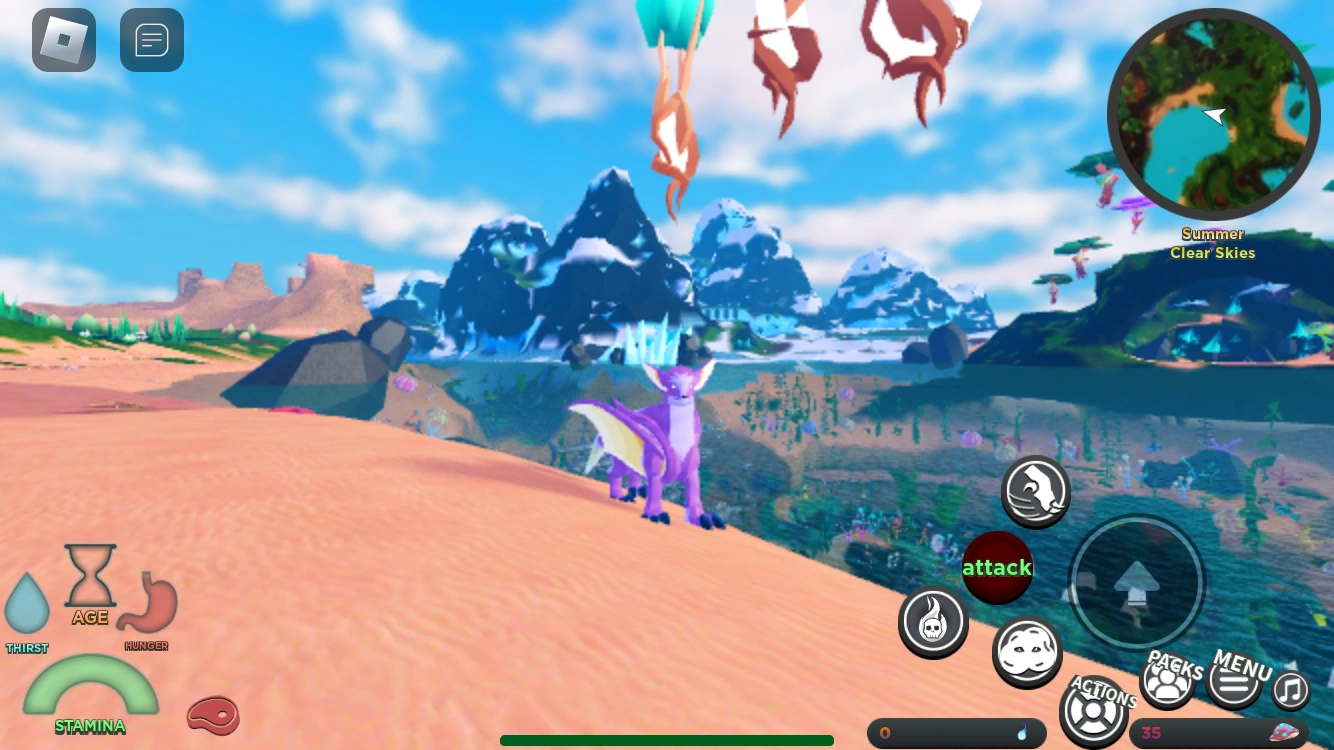Click the water drop on the hydration bar
The height and width of the screenshot is (750, 1334).
[1023, 733]
